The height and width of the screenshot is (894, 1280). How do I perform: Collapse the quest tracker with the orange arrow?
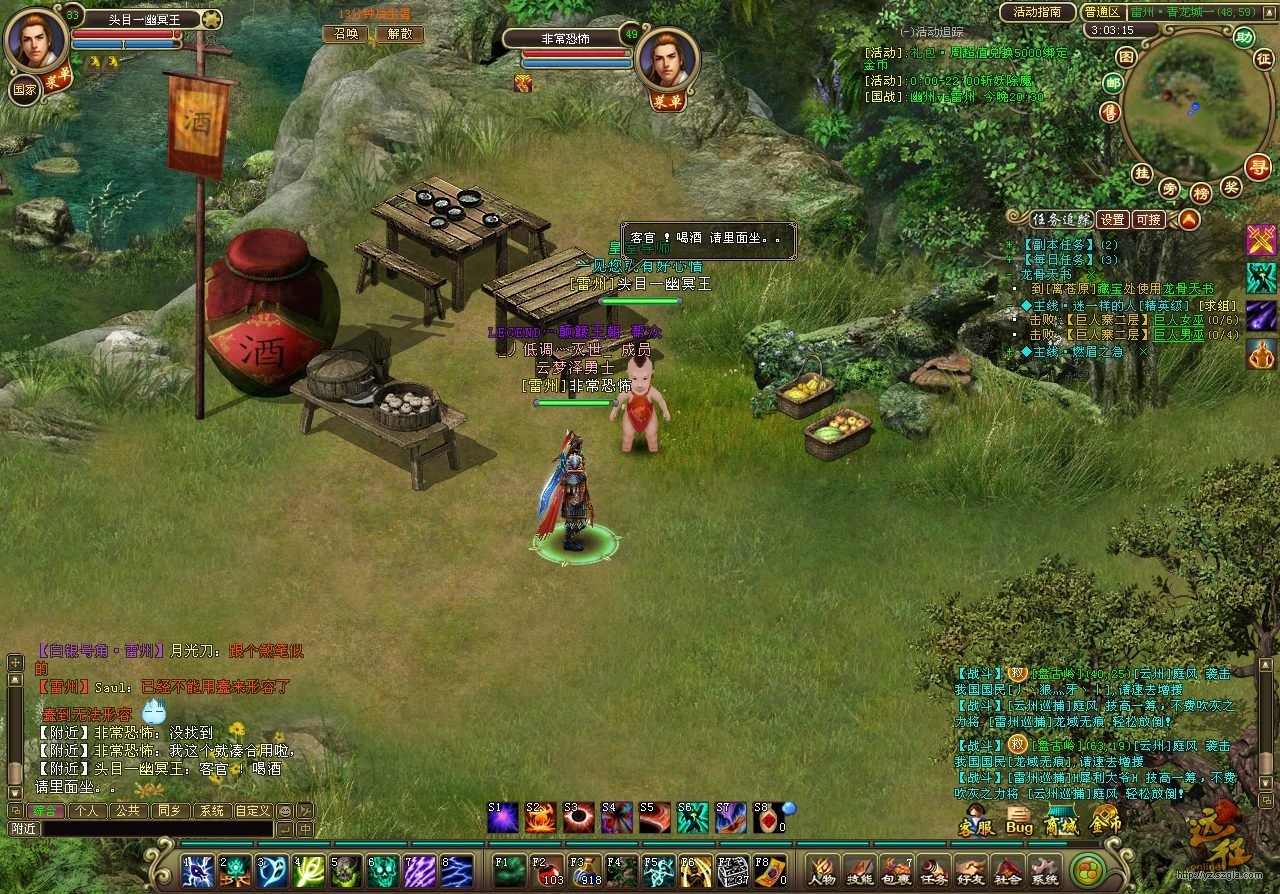[x=1188, y=219]
